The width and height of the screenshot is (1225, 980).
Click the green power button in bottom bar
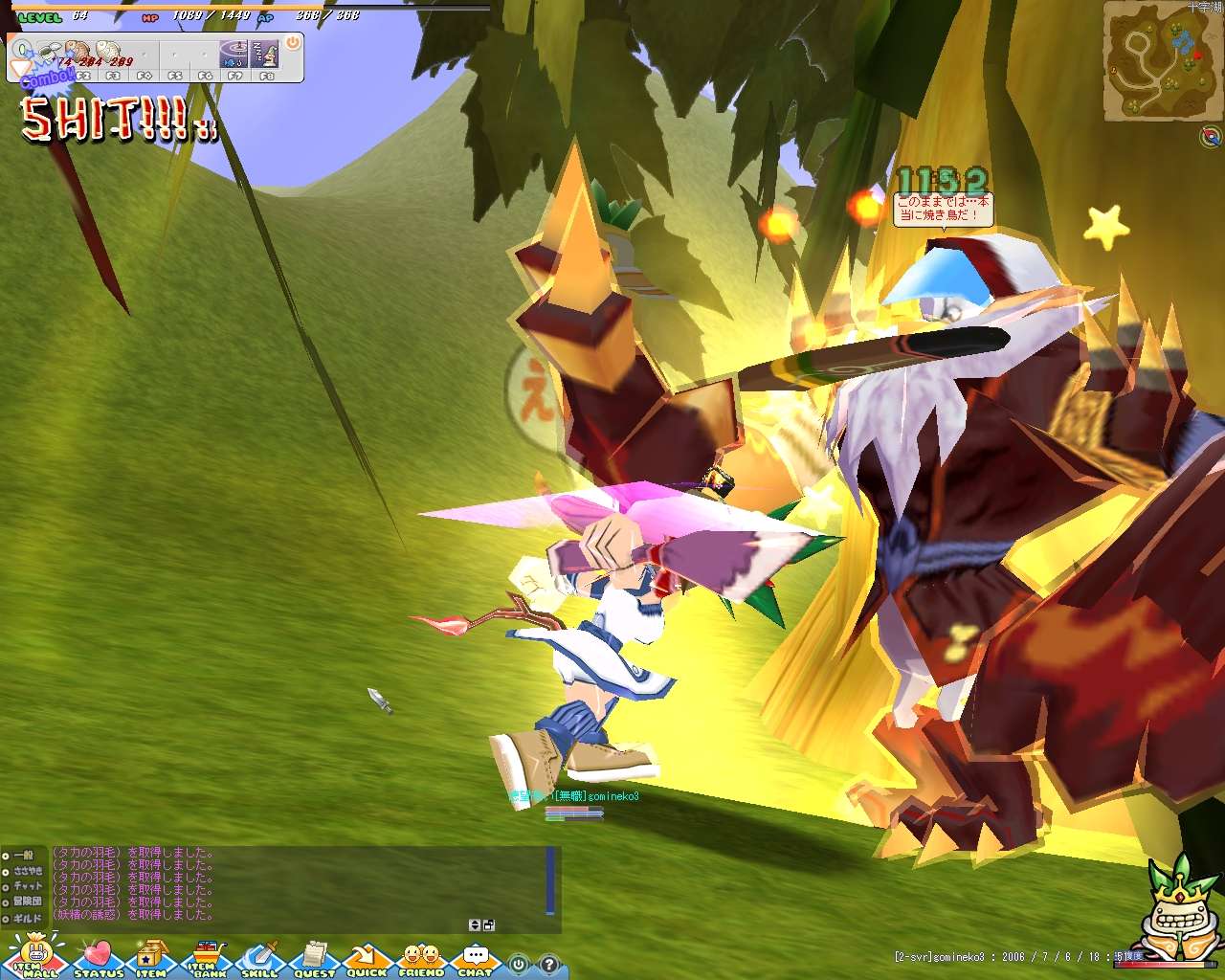(519, 964)
